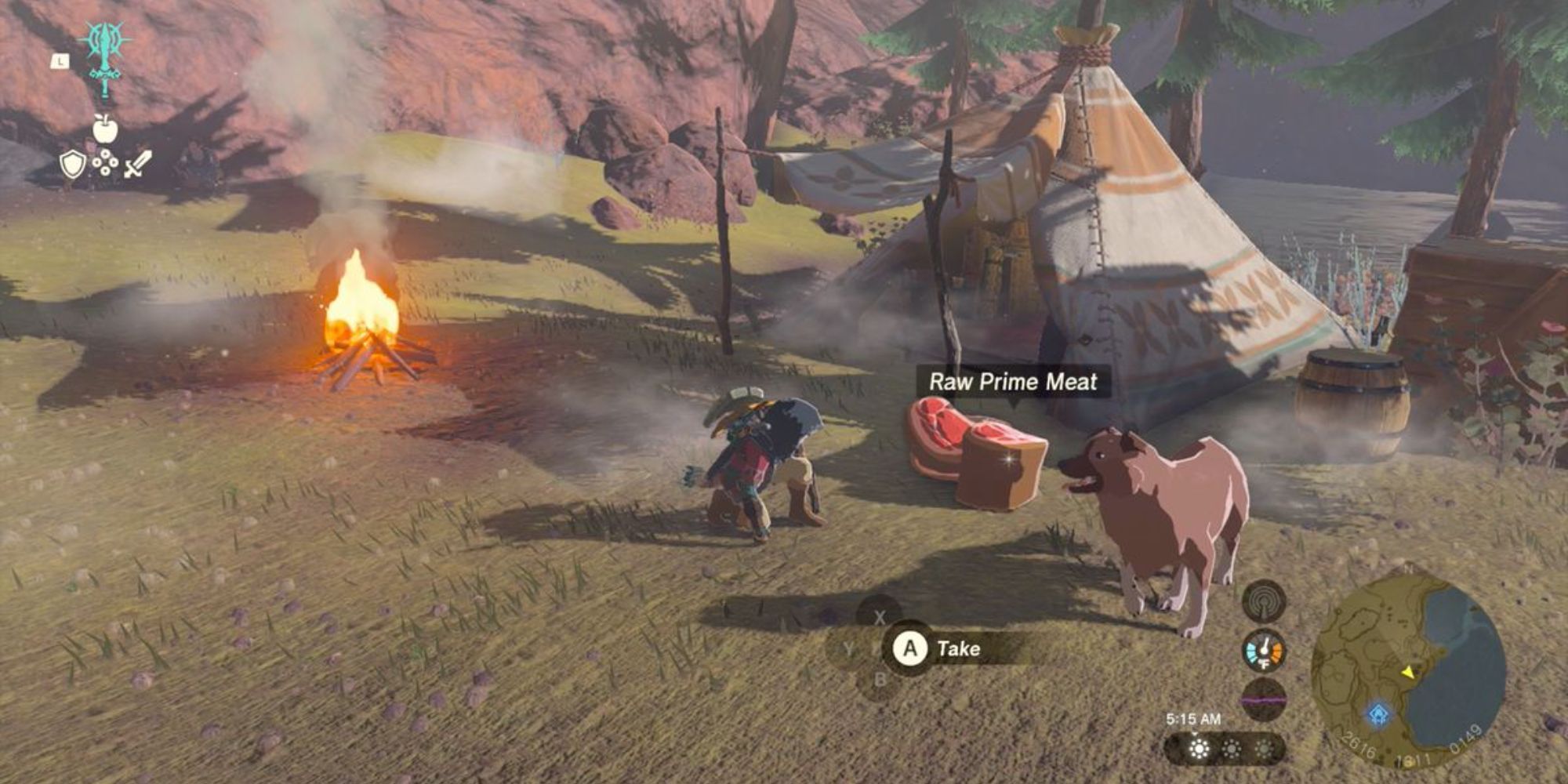Select the apple food quick-menu icon
Screen dimensions: 1568x784
tap(105, 129)
